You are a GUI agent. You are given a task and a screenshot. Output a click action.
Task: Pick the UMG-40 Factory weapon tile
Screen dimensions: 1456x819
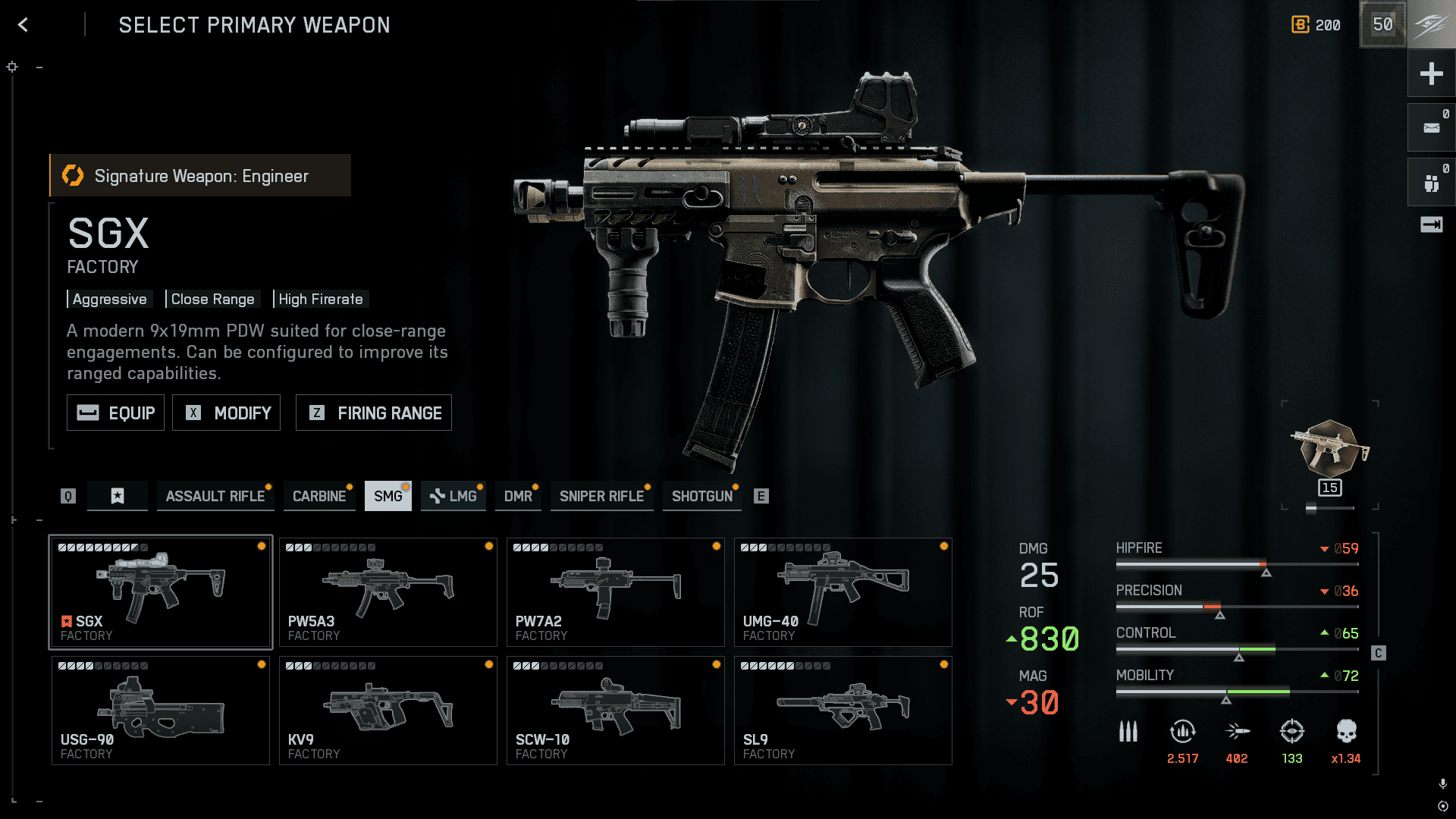(x=843, y=592)
